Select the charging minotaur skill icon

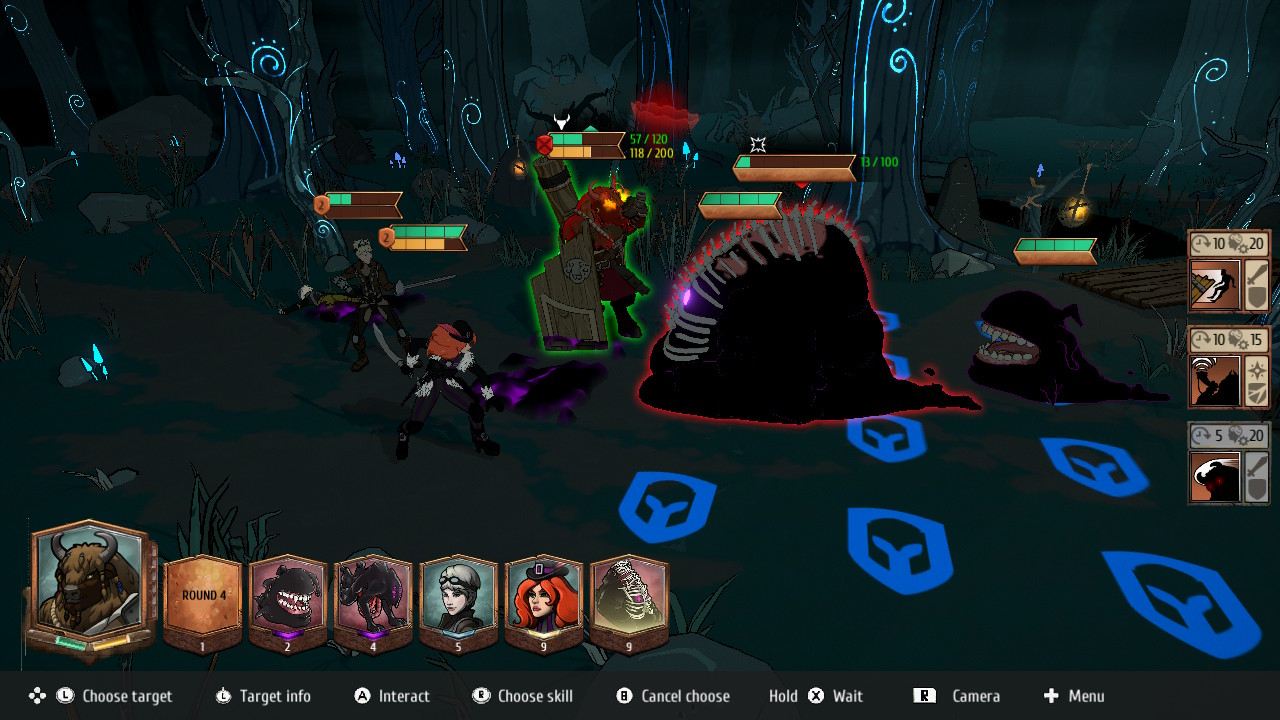pos(1213,477)
